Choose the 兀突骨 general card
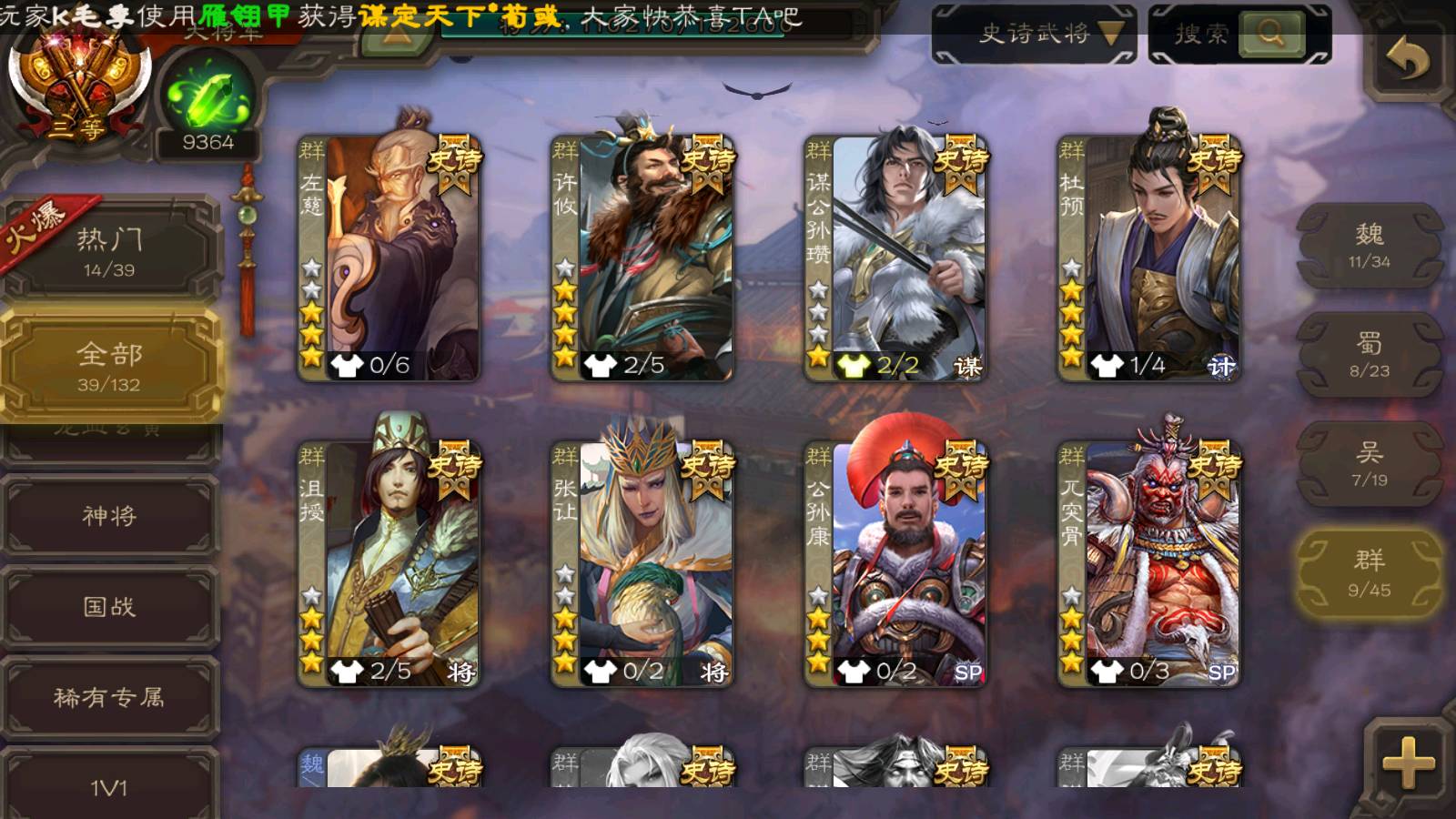The width and height of the screenshot is (1456, 819). 1149,564
